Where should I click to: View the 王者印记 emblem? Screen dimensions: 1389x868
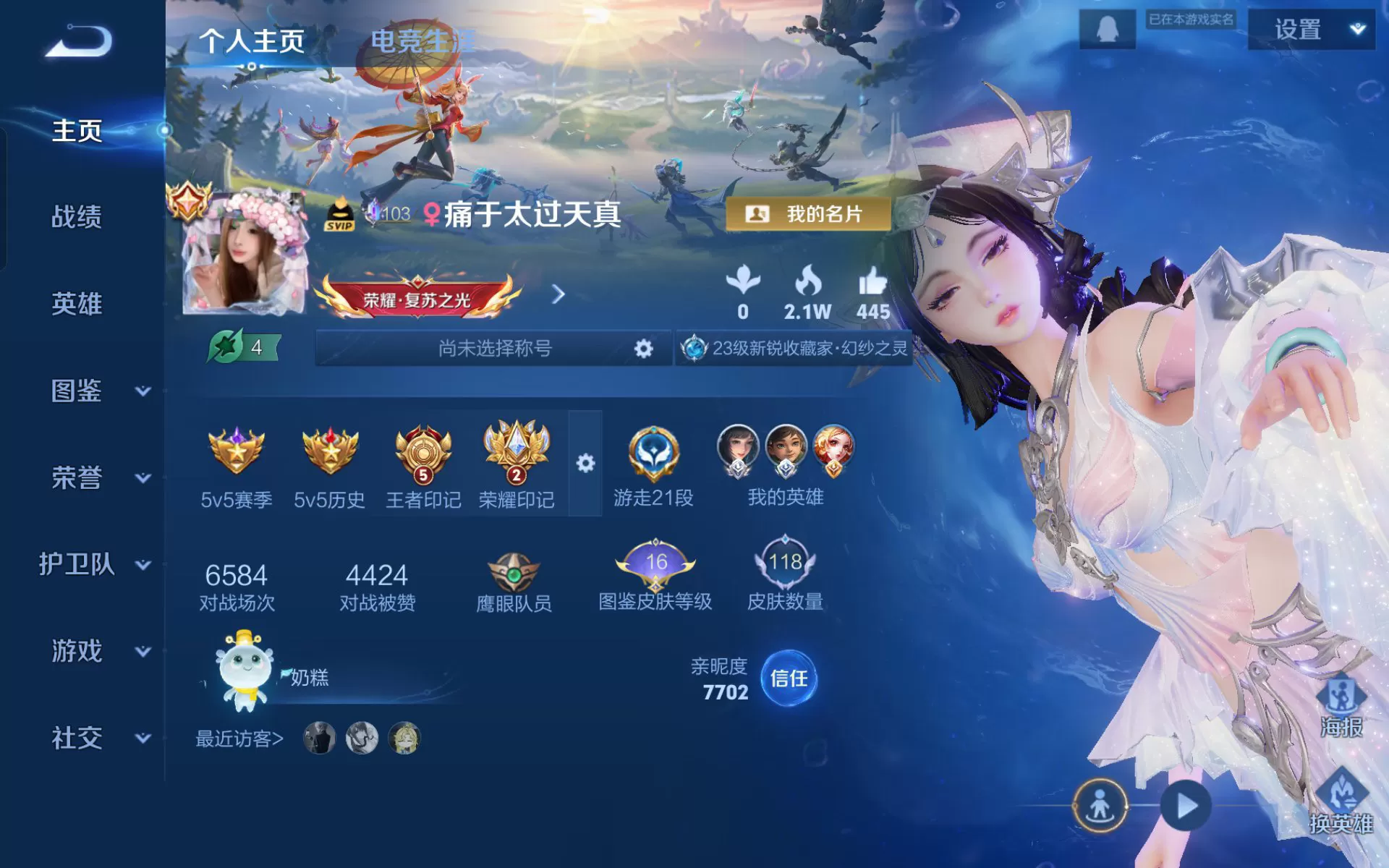423,464
